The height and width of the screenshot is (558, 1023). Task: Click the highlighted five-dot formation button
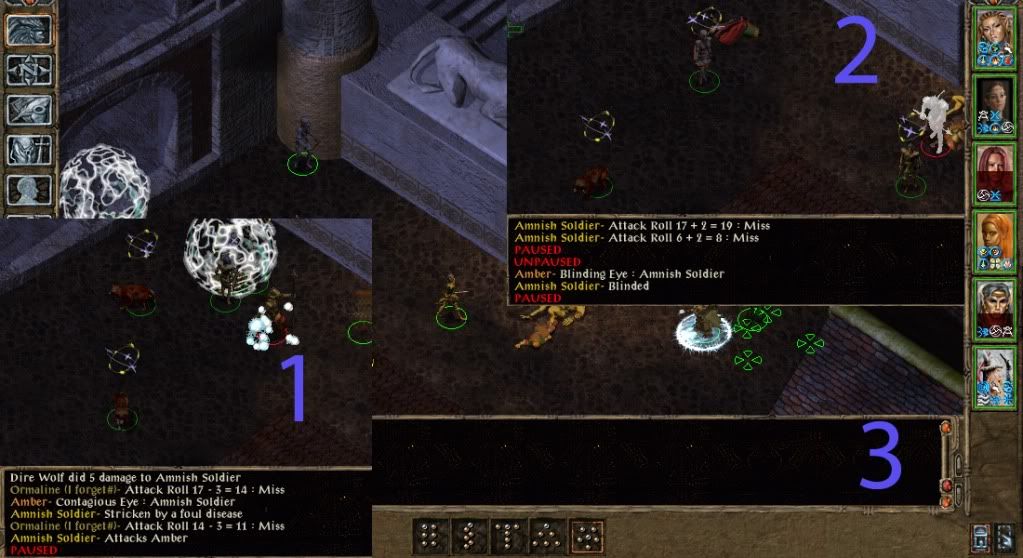click(586, 537)
